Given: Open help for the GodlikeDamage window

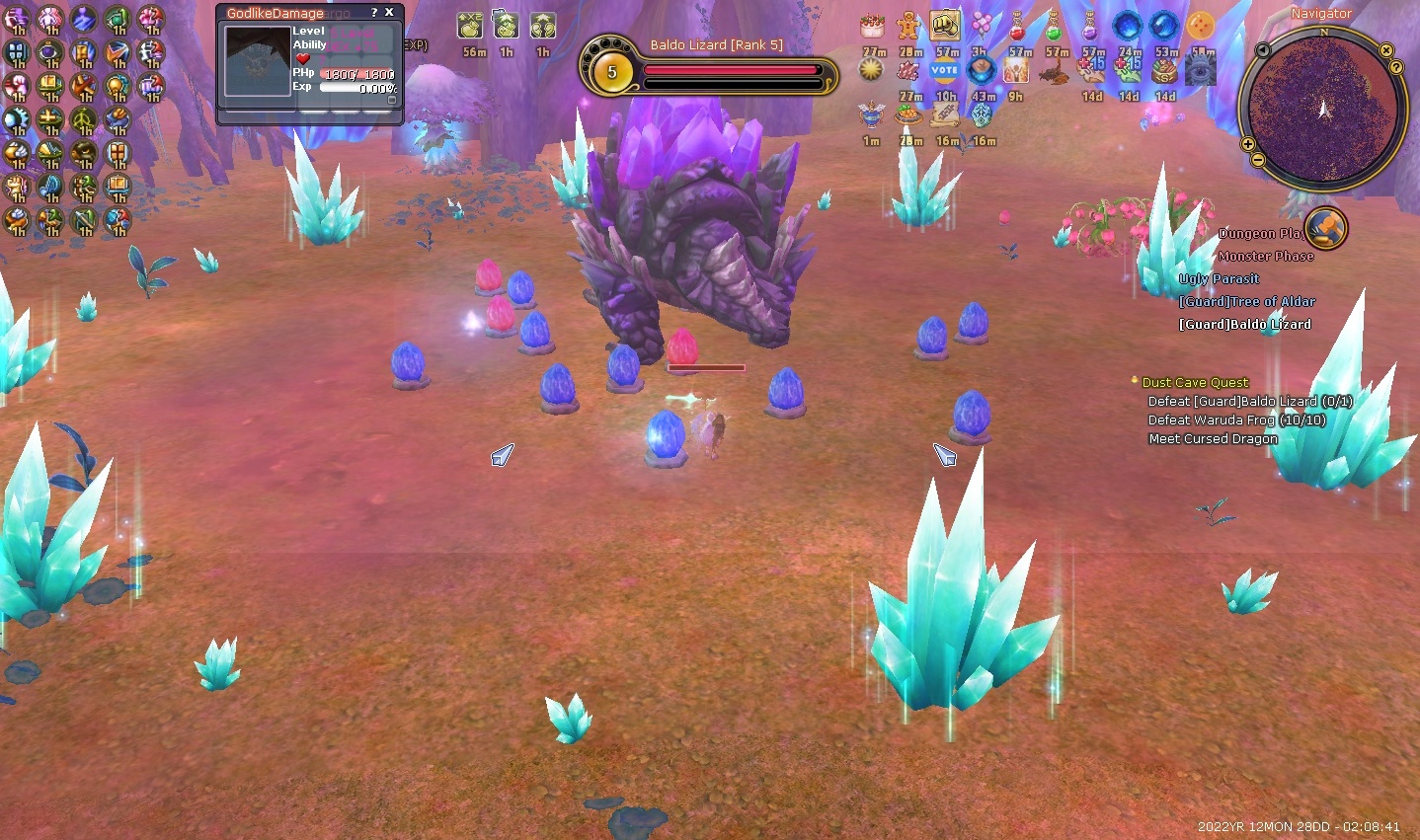Looking at the screenshot, I should pyautogui.click(x=374, y=13).
